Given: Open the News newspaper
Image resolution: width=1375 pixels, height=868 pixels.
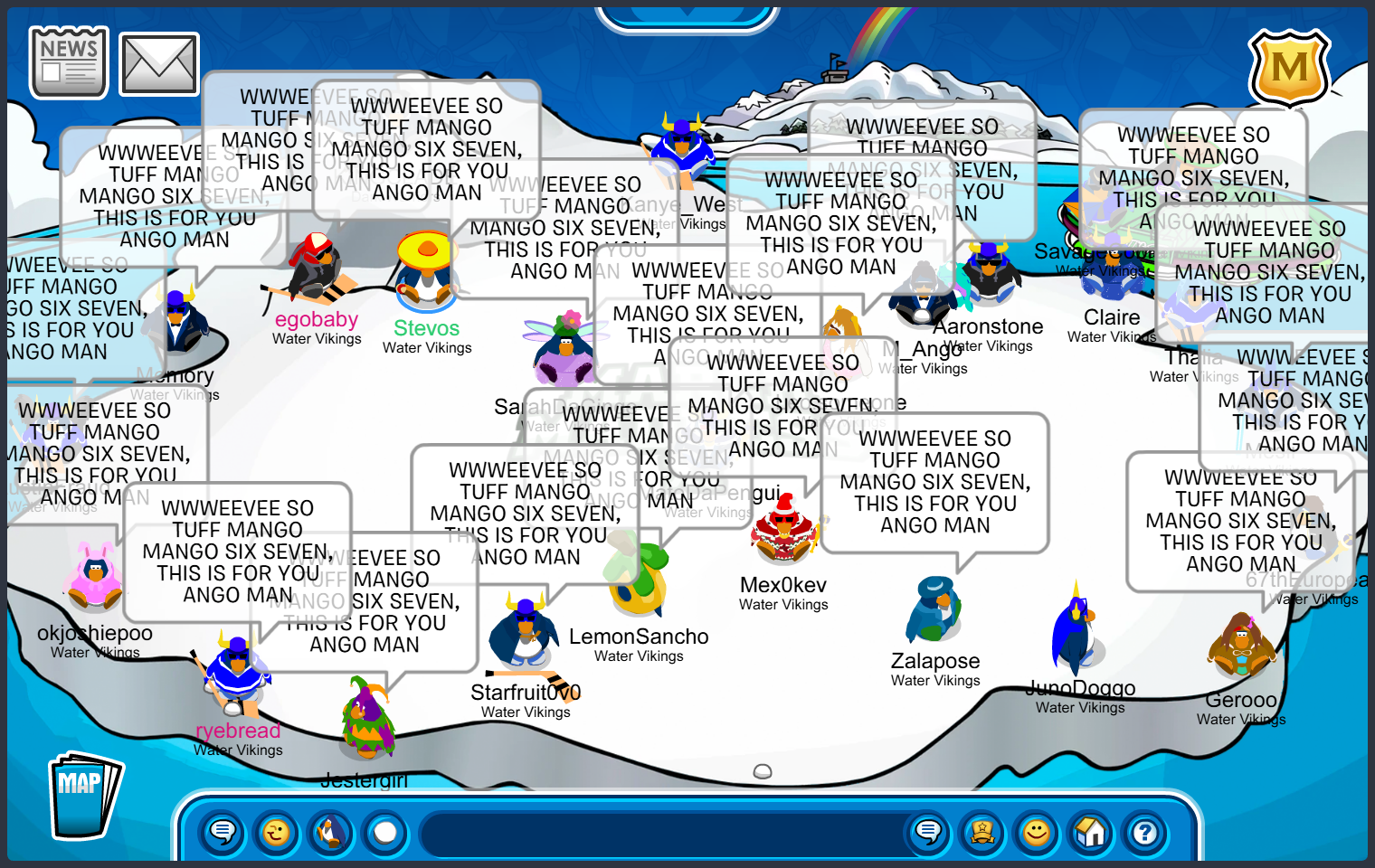Looking at the screenshot, I should (x=69, y=62).
